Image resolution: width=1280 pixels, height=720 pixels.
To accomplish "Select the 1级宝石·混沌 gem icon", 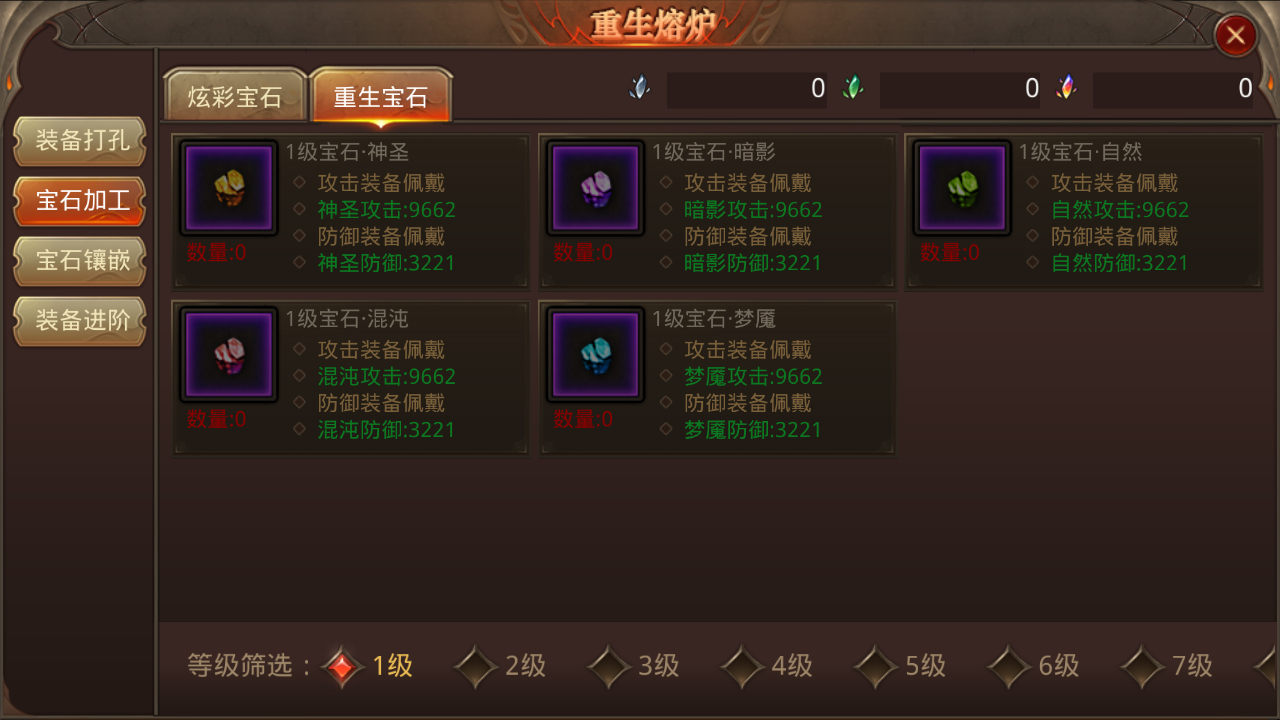I will (228, 353).
